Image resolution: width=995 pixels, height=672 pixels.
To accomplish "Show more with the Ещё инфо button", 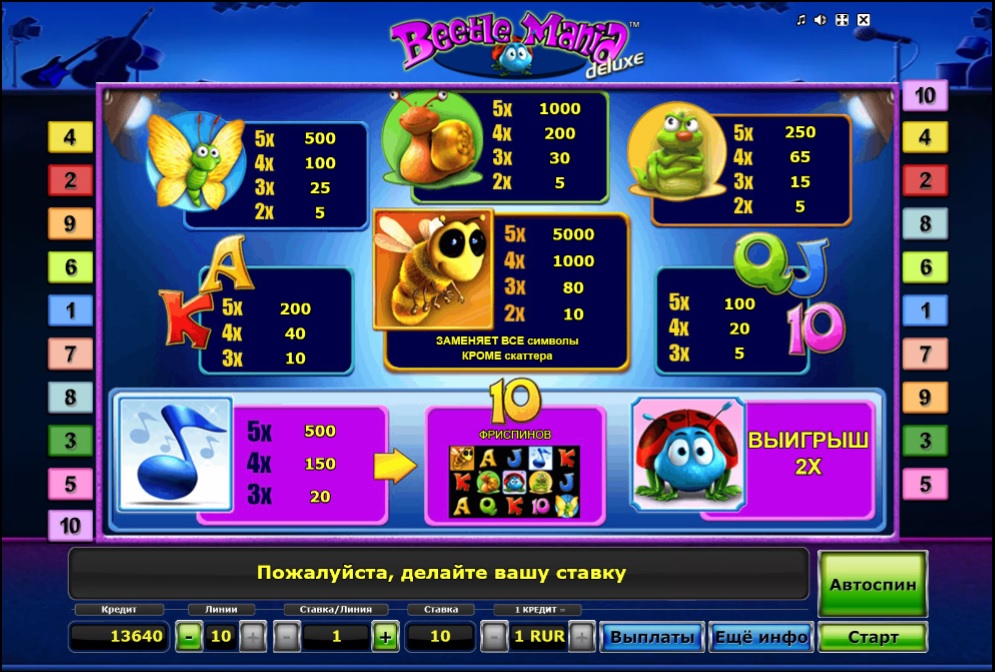I will pyautogui.click(x=760, y=637).
